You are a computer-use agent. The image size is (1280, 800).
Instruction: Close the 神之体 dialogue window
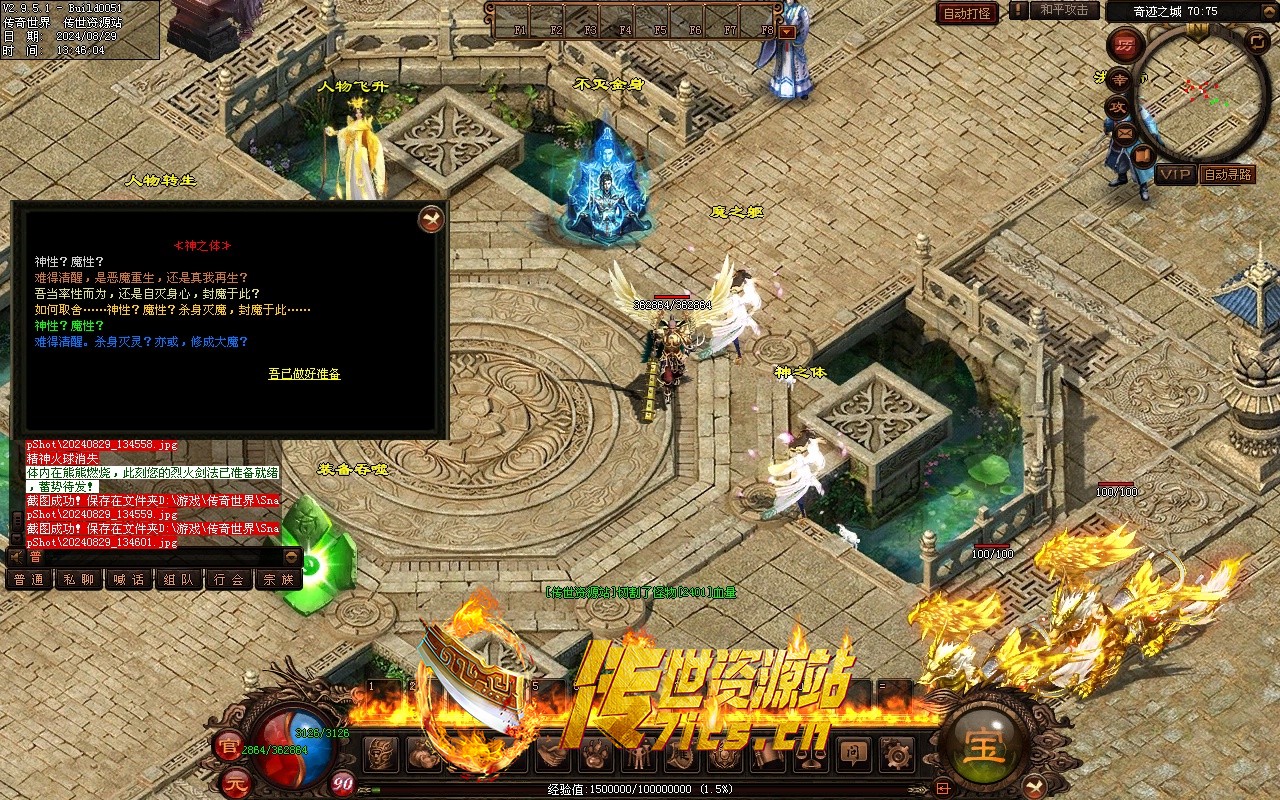(x=431, y=219)
